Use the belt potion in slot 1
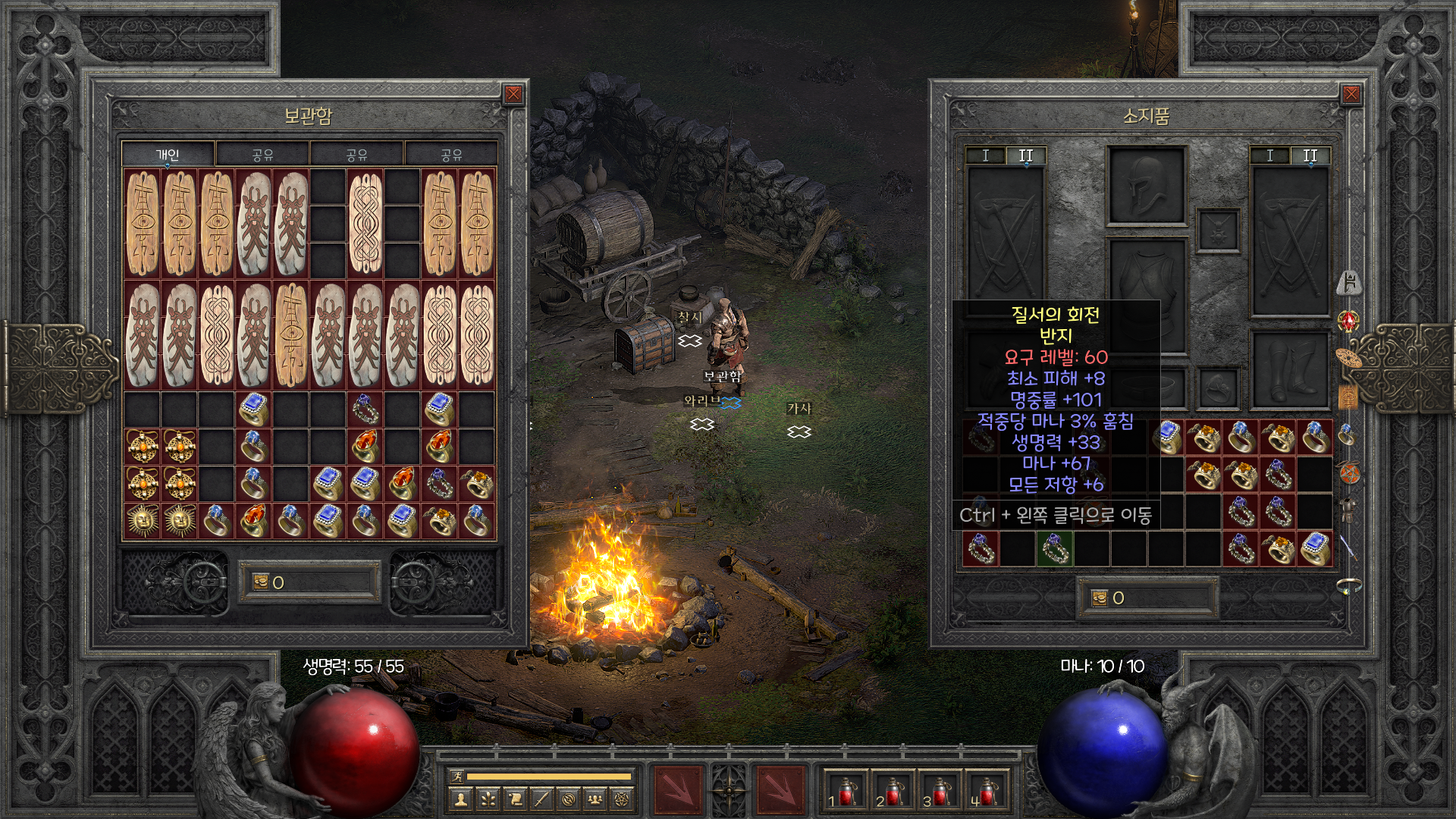 pyautogui.click(x=844, y=792)
